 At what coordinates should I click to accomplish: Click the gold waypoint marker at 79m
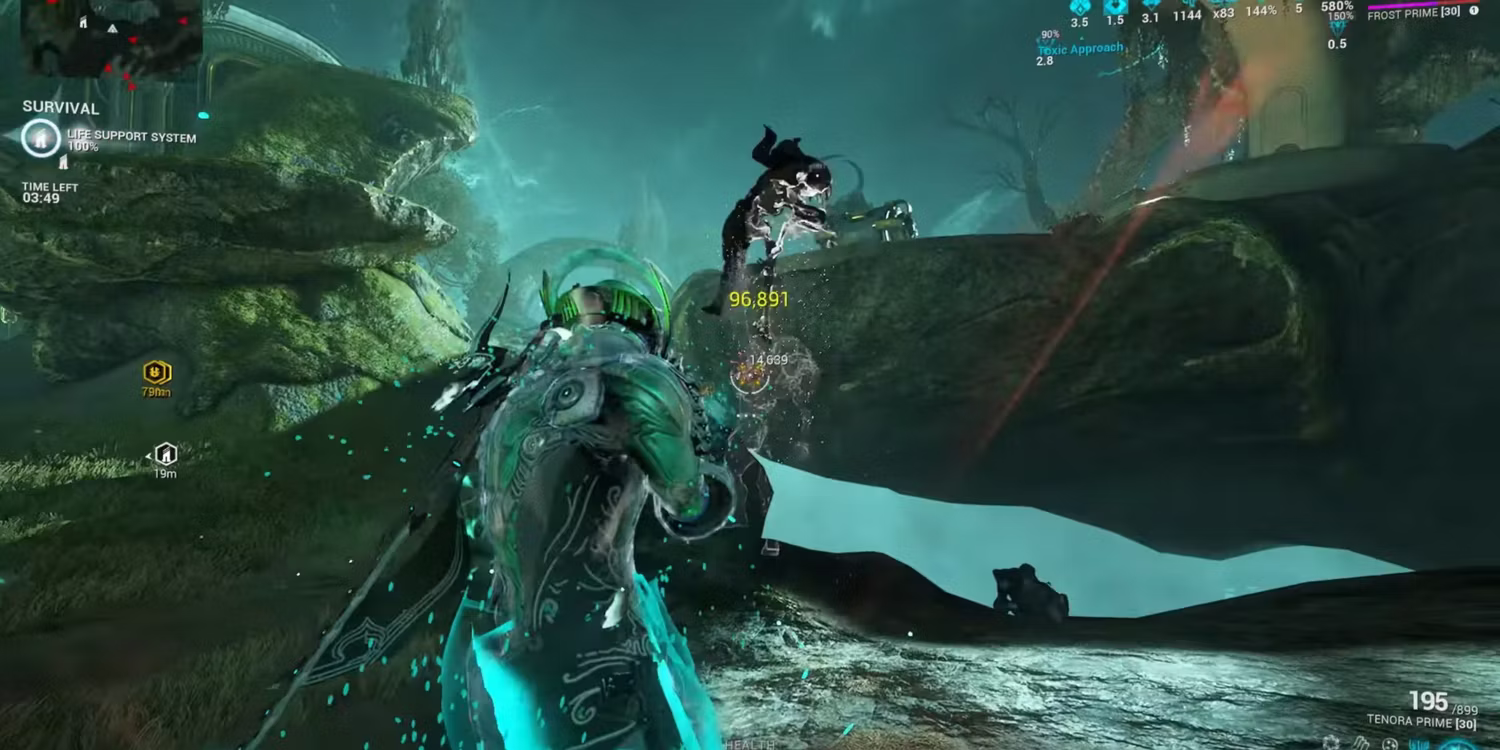[x=157, y=373]
